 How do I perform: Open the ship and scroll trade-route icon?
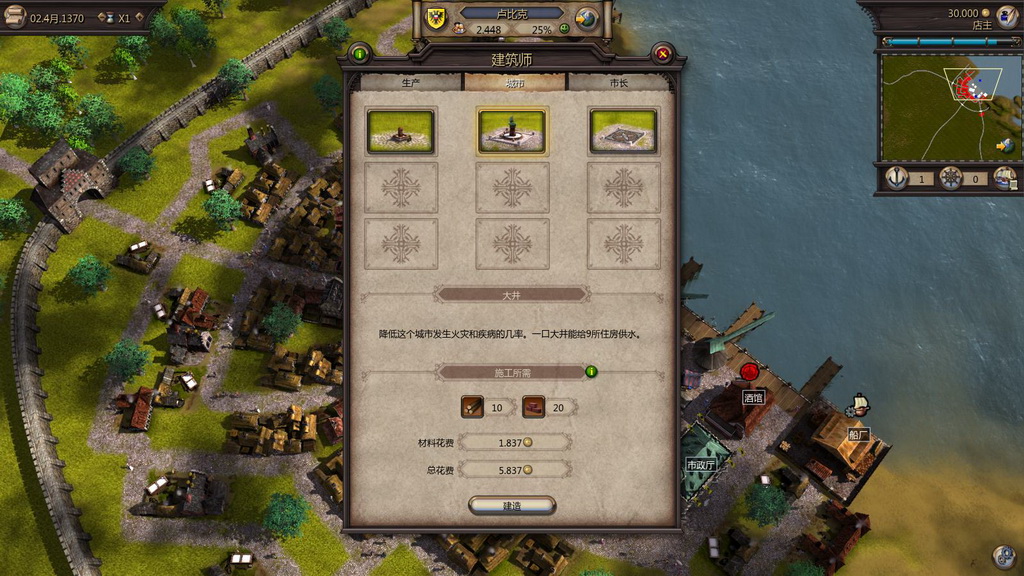click(1005, 179)
